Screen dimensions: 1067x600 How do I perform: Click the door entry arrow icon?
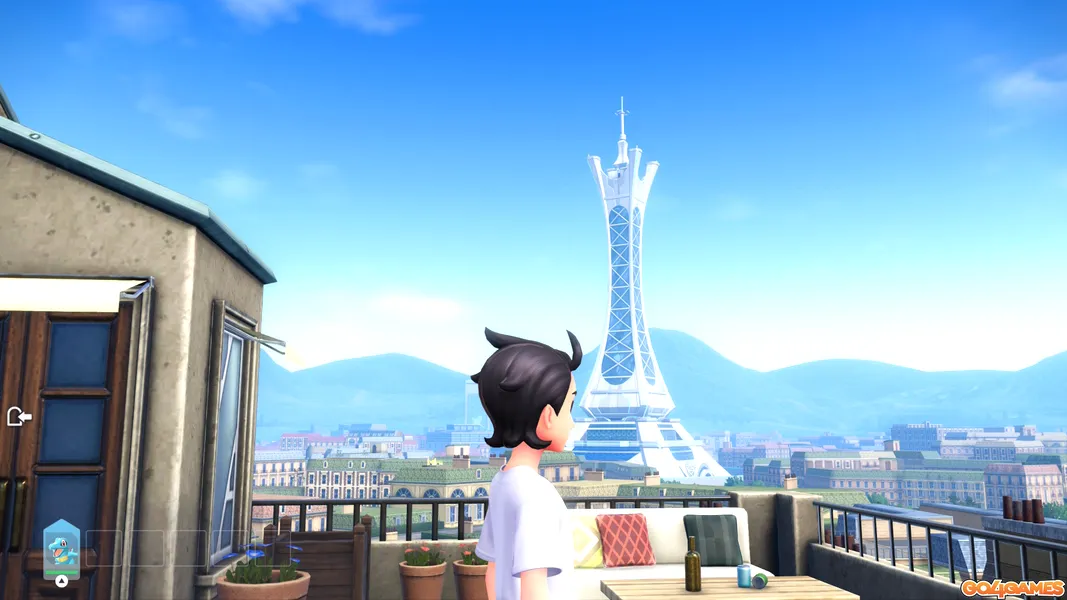[18, 416]
